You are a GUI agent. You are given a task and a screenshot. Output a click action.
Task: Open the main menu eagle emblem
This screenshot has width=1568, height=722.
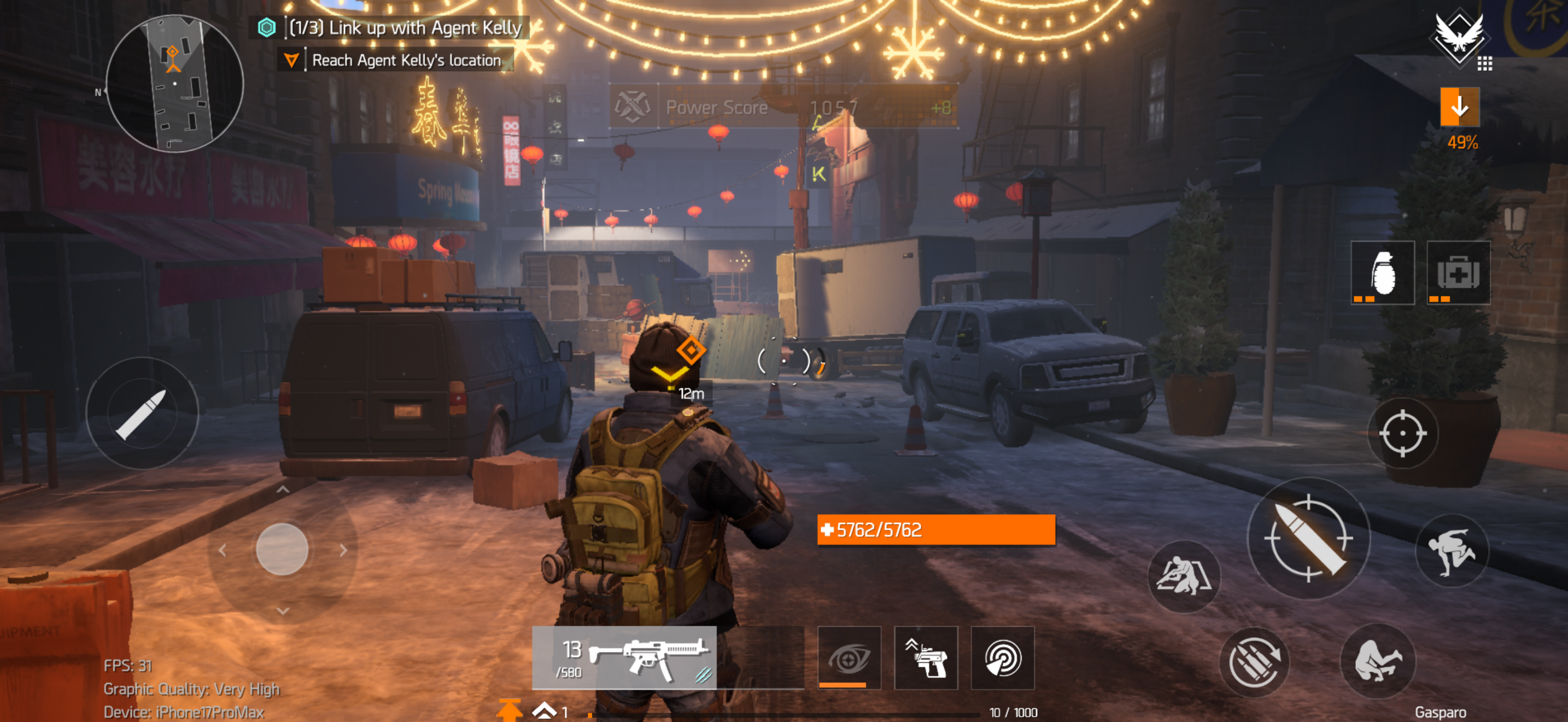tap(1459, 38)
